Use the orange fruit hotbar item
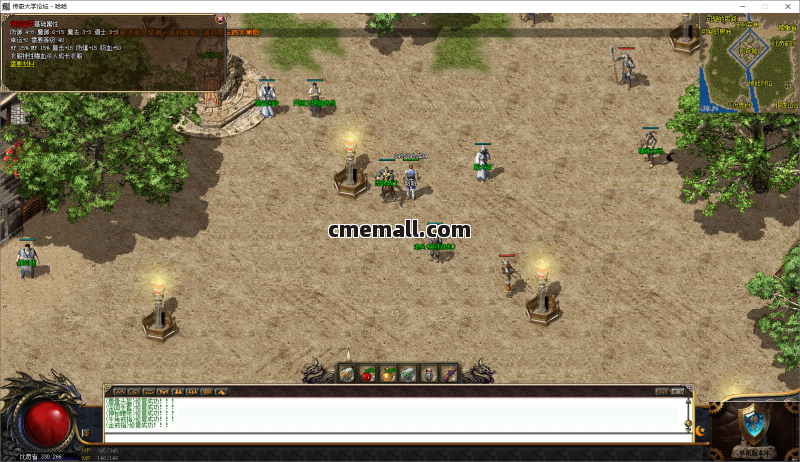Image resolution: width=800 pixels, height=462 pixels. (x=388, y=374)
